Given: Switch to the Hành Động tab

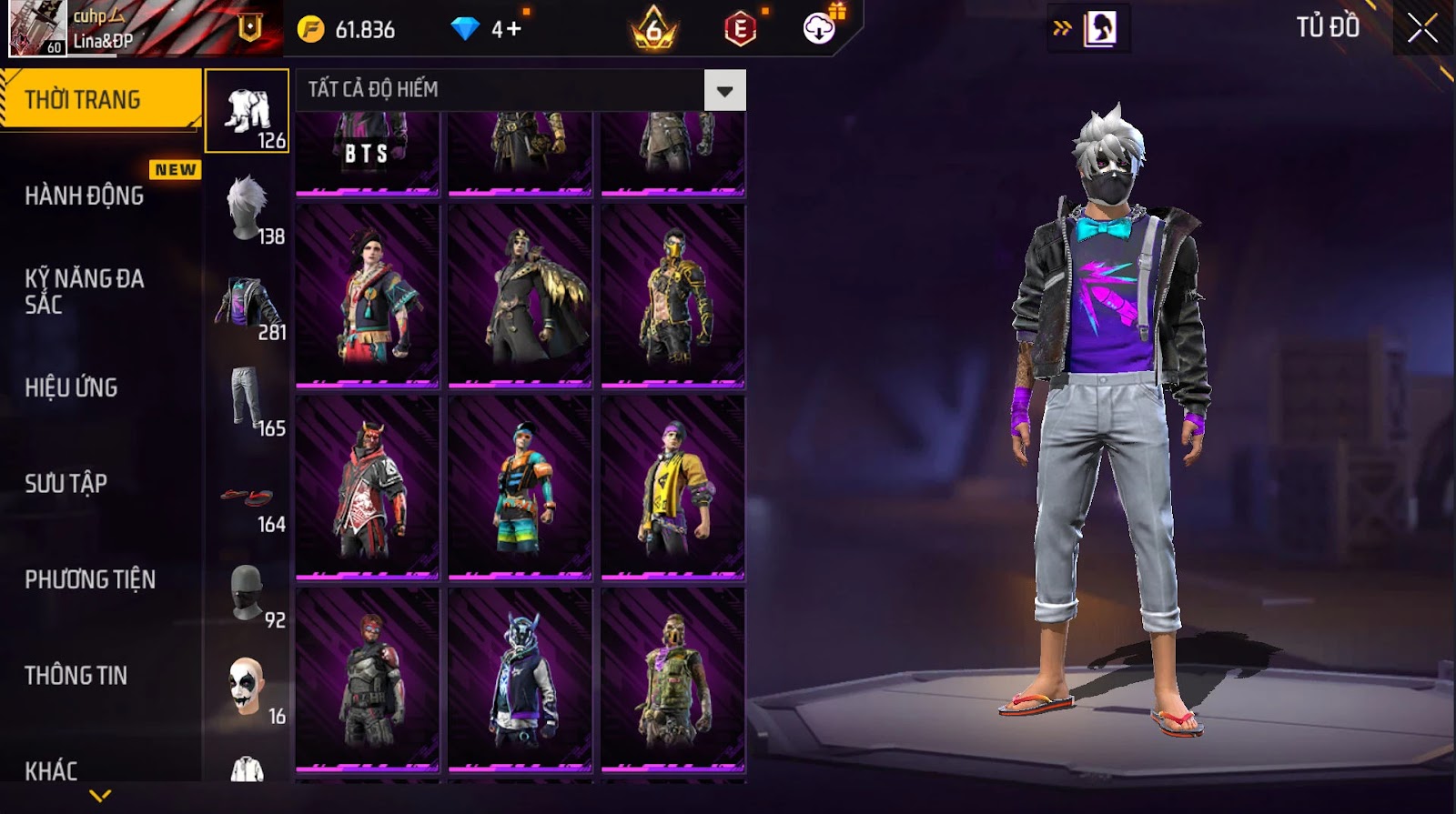Looking at the screenshot, I should (x=84, y=196).
